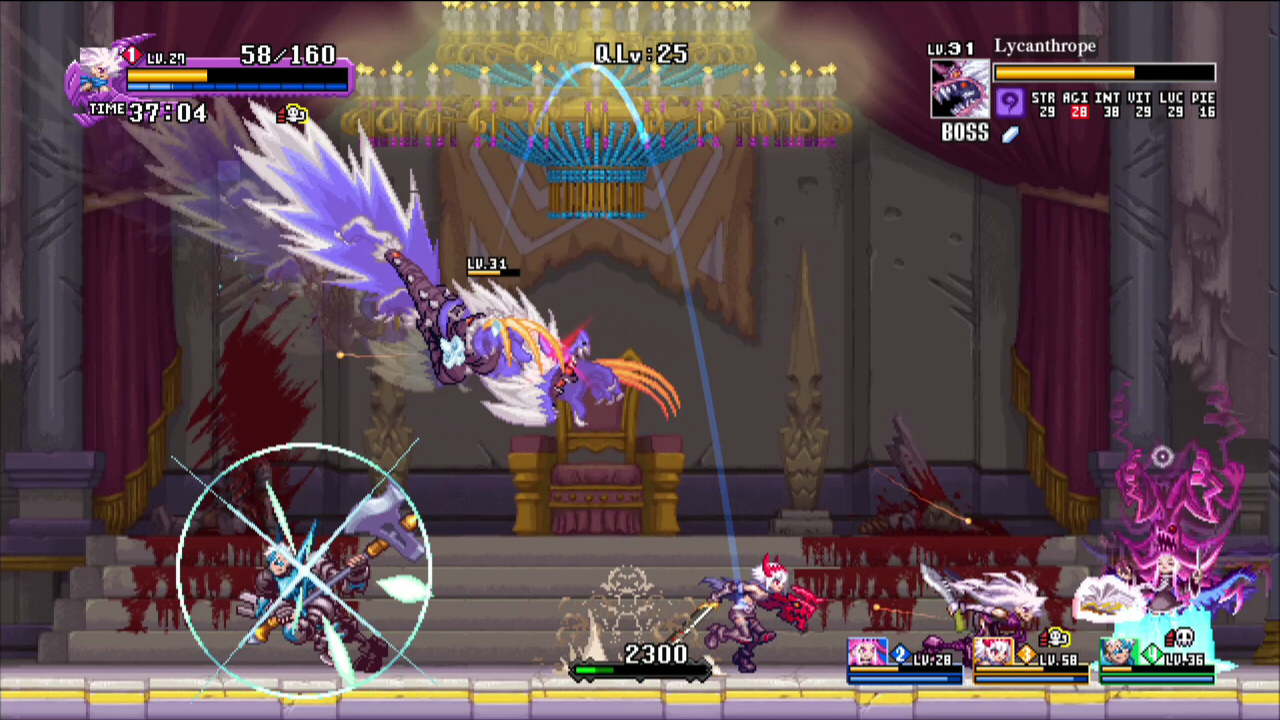1280x720 pixels.
Task: Select the skull coin icon below the player HP bar
Action: pyautogui.click(x=293, y=114)
